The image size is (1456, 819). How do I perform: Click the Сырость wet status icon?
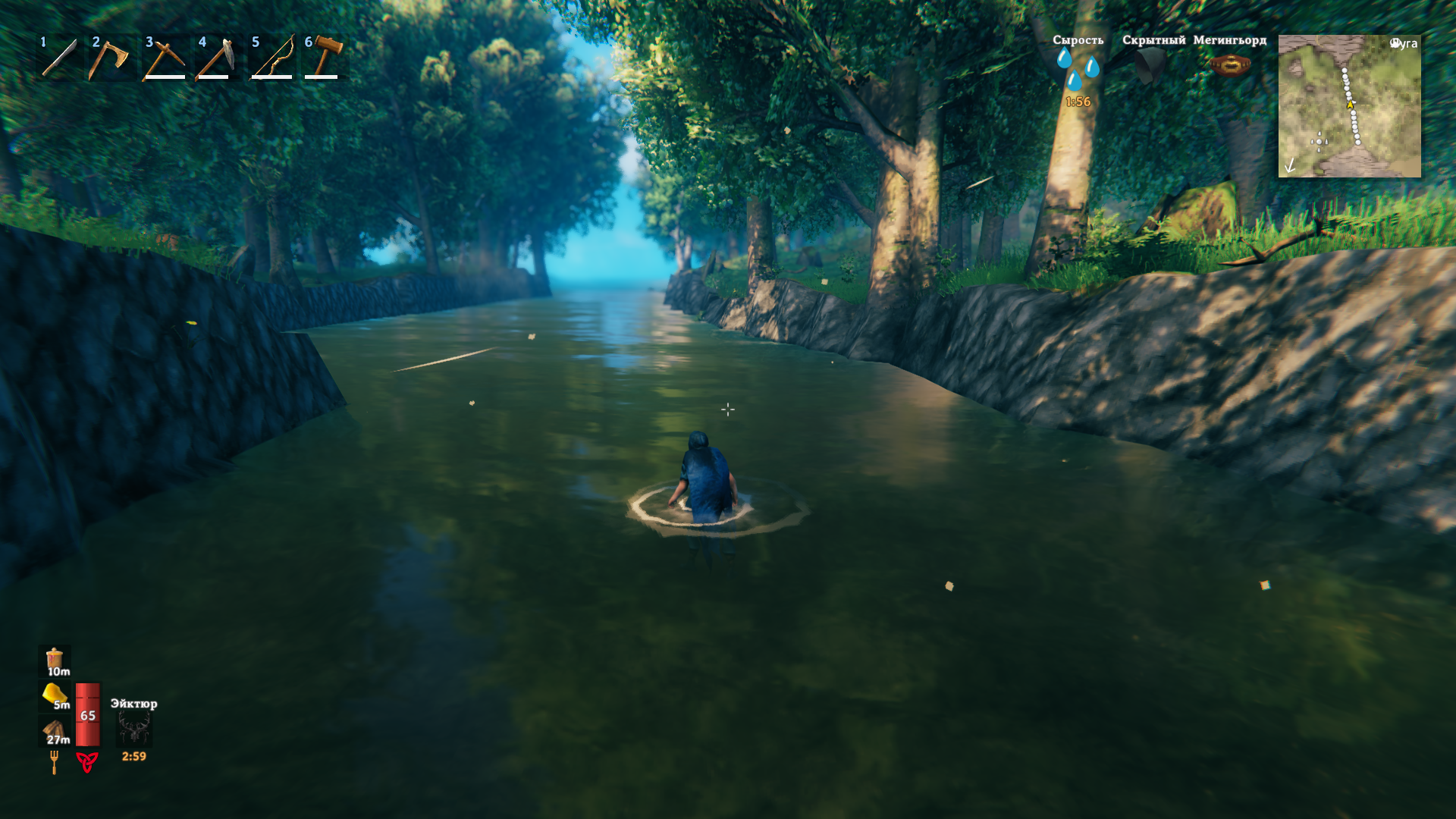pos(1078,68)
